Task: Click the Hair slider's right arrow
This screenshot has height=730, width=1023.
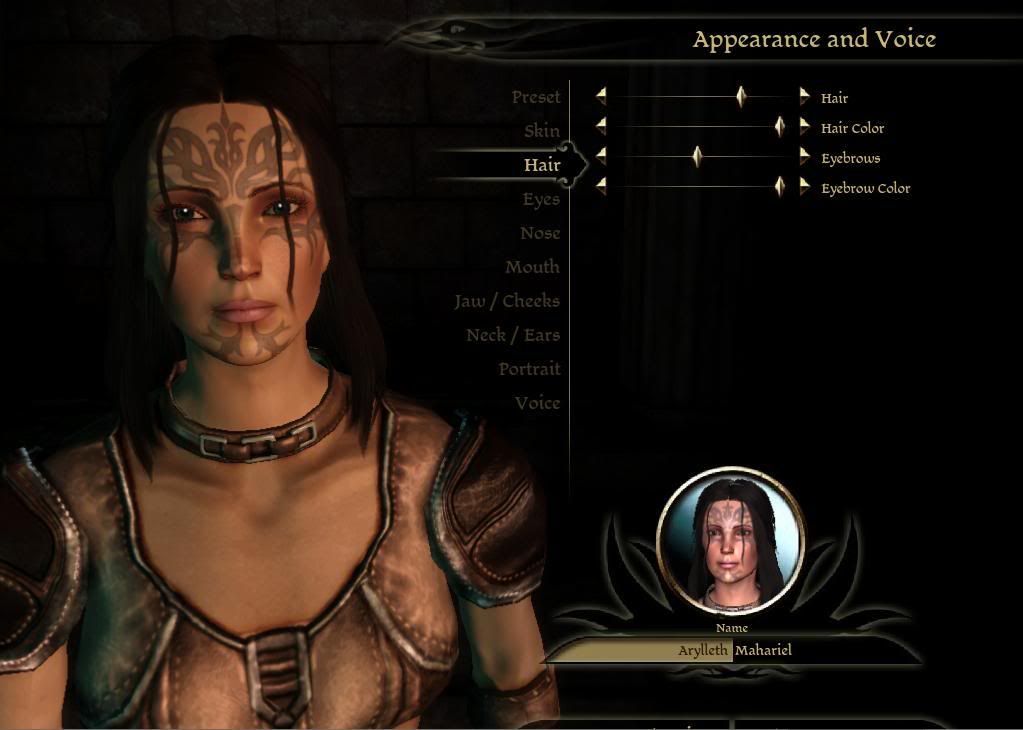Action: (804, 97)
